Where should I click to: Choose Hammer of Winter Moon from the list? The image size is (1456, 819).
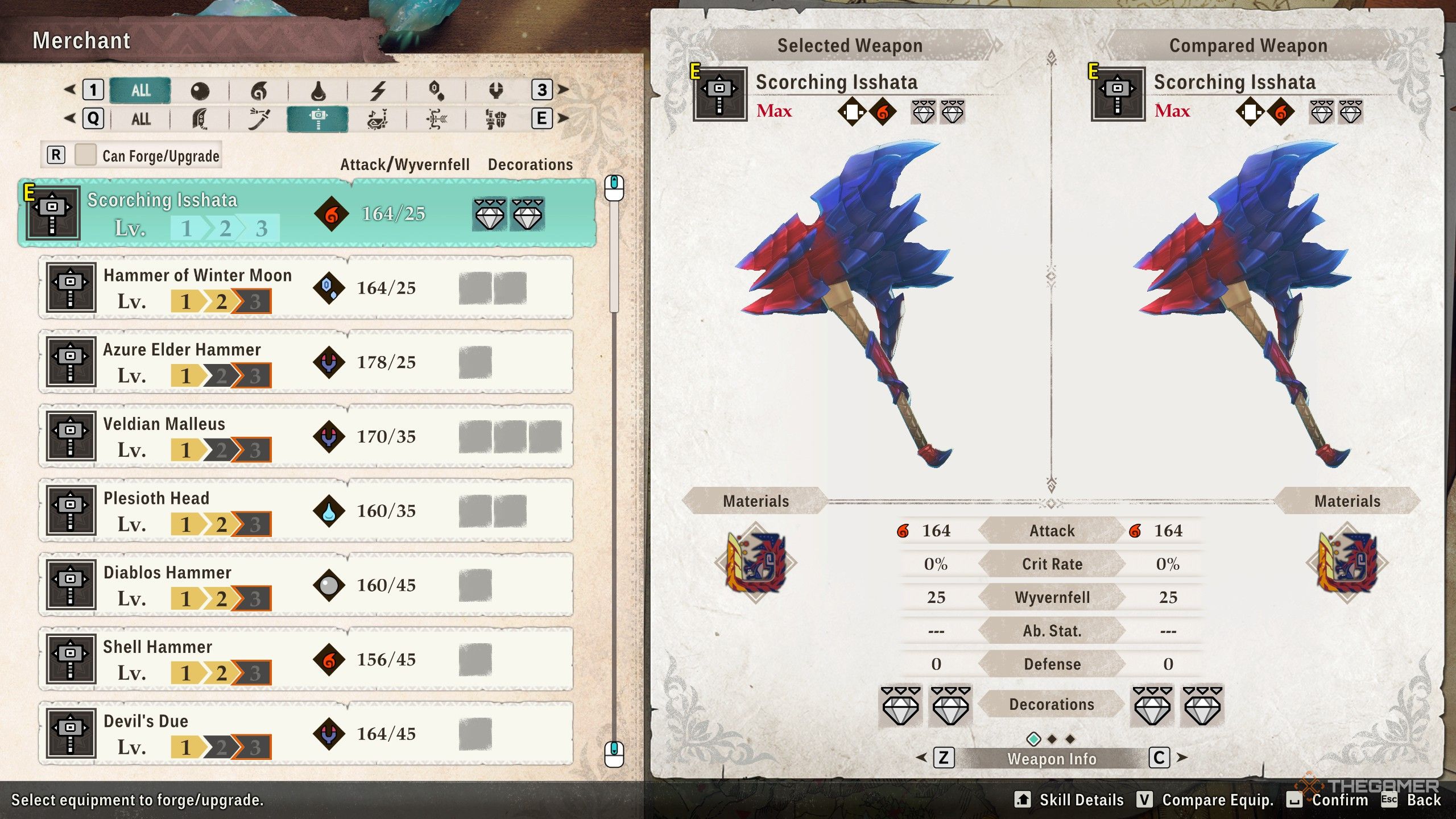(x=305, y=288)
